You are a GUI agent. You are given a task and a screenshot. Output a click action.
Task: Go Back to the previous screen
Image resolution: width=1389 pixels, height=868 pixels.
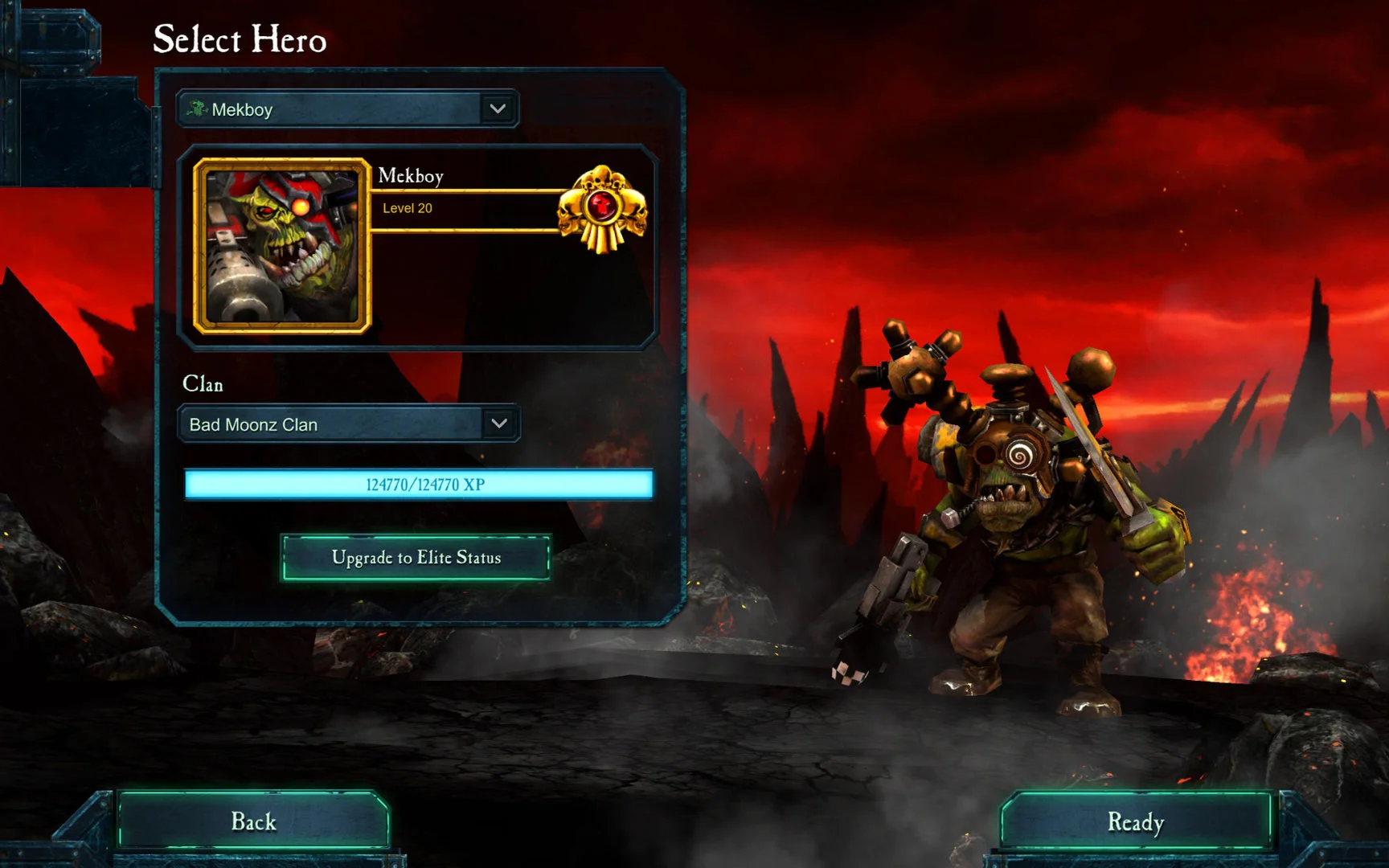tap(254, 821)
